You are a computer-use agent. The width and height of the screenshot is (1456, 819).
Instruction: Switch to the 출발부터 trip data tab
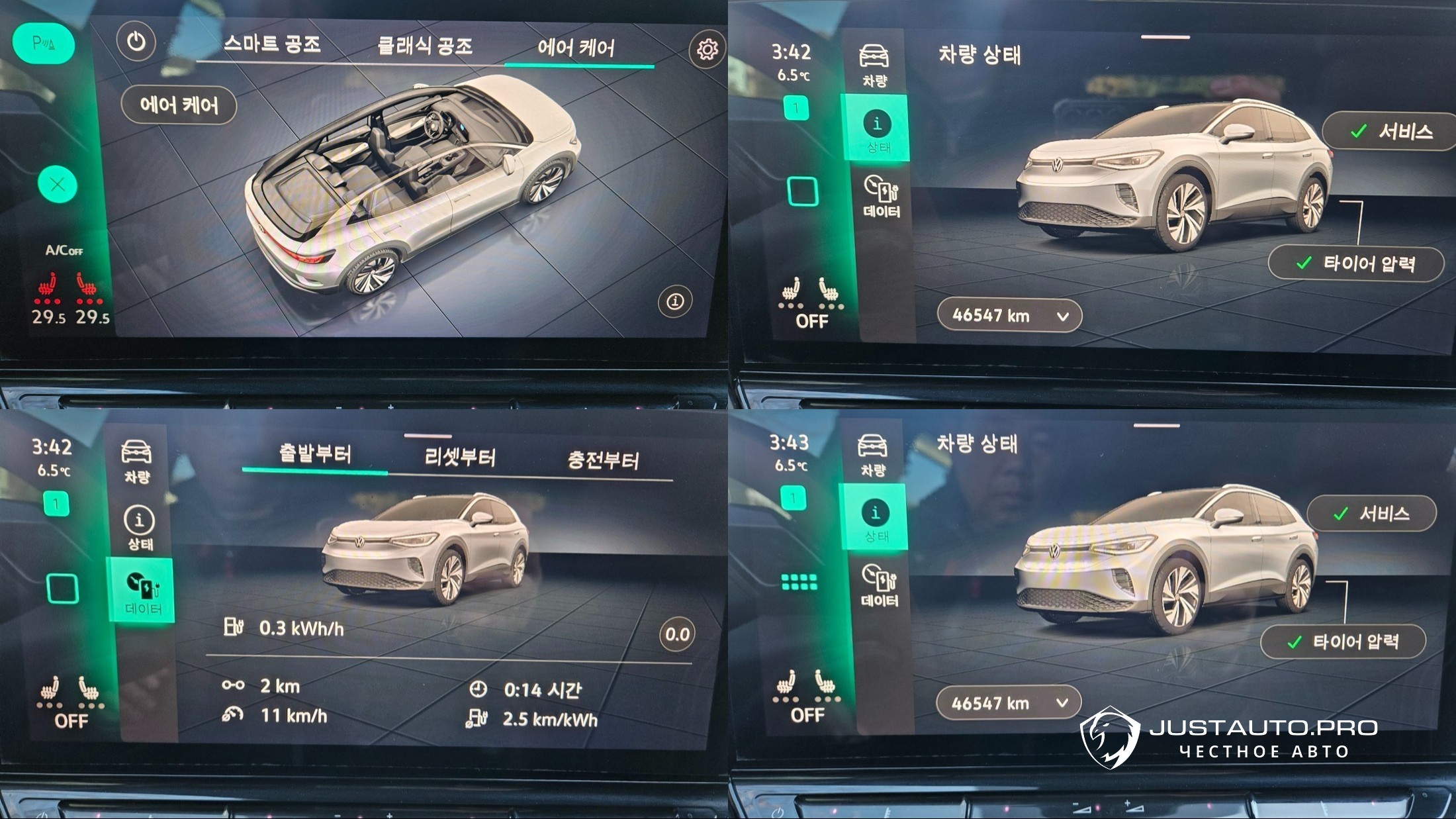tap(314, 454)
